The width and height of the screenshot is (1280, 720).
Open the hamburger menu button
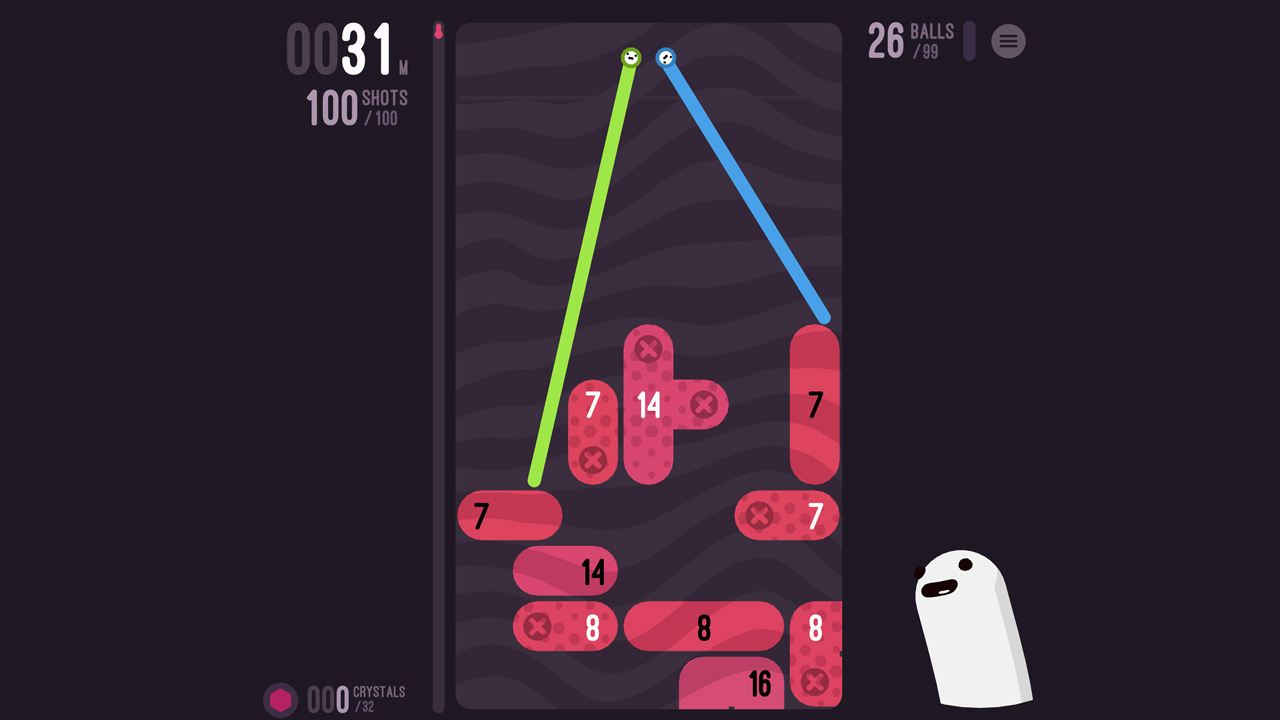(1008, 41)
